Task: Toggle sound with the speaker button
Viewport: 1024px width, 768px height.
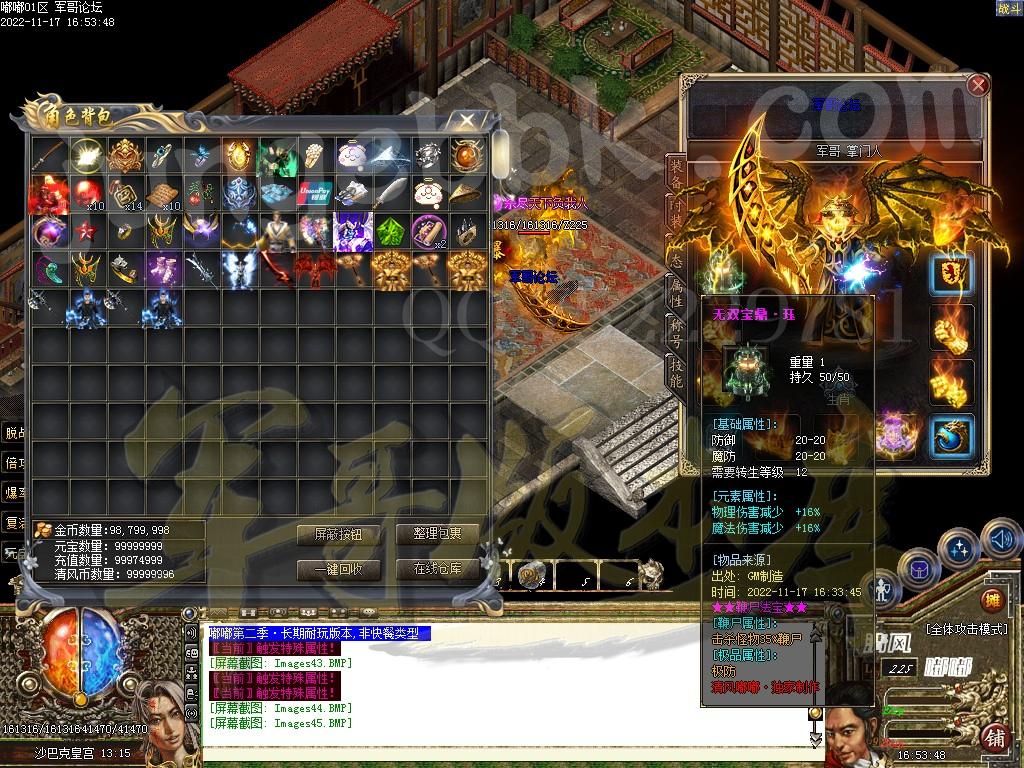Action: pos(1001,541)
